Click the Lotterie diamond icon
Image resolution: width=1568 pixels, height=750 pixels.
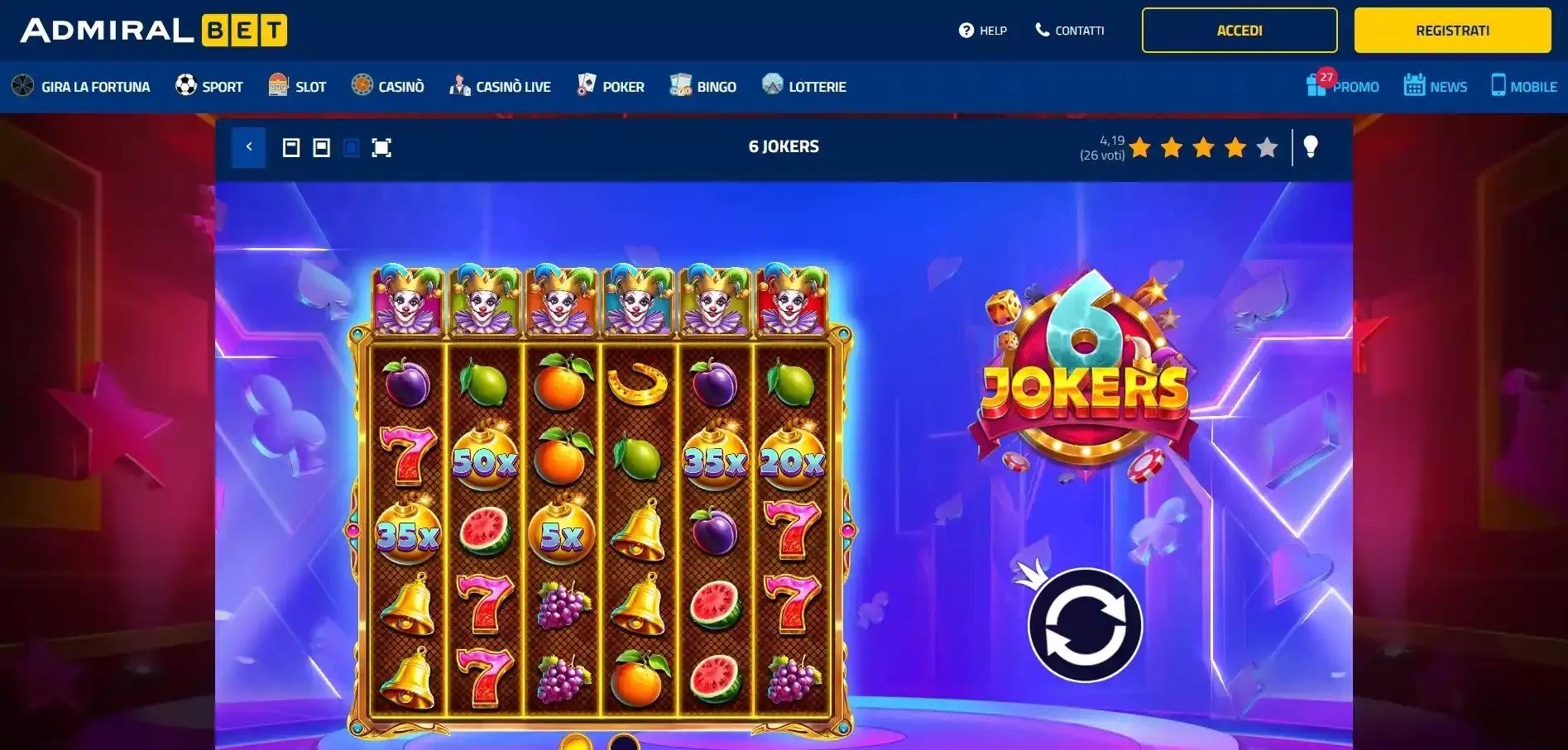772,84
